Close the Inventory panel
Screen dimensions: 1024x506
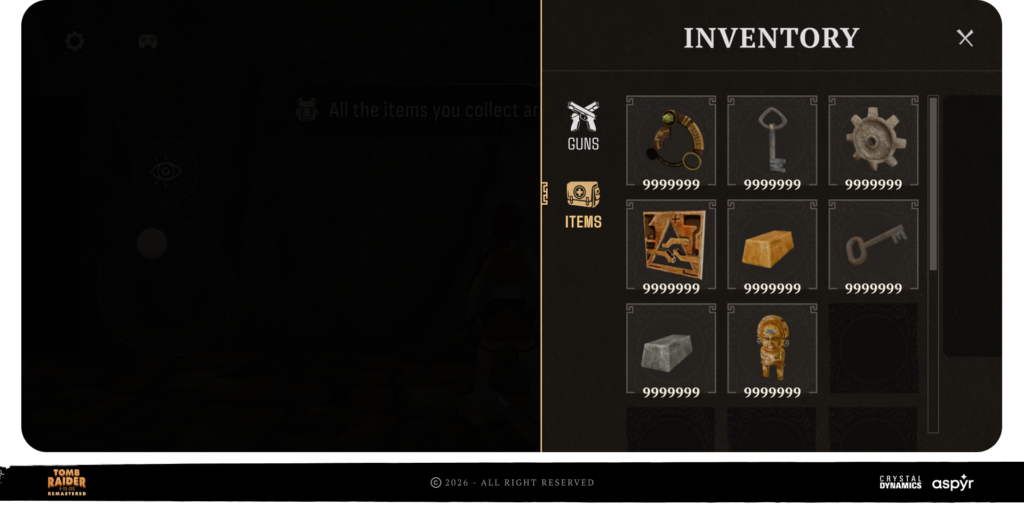tap(965, 38)
